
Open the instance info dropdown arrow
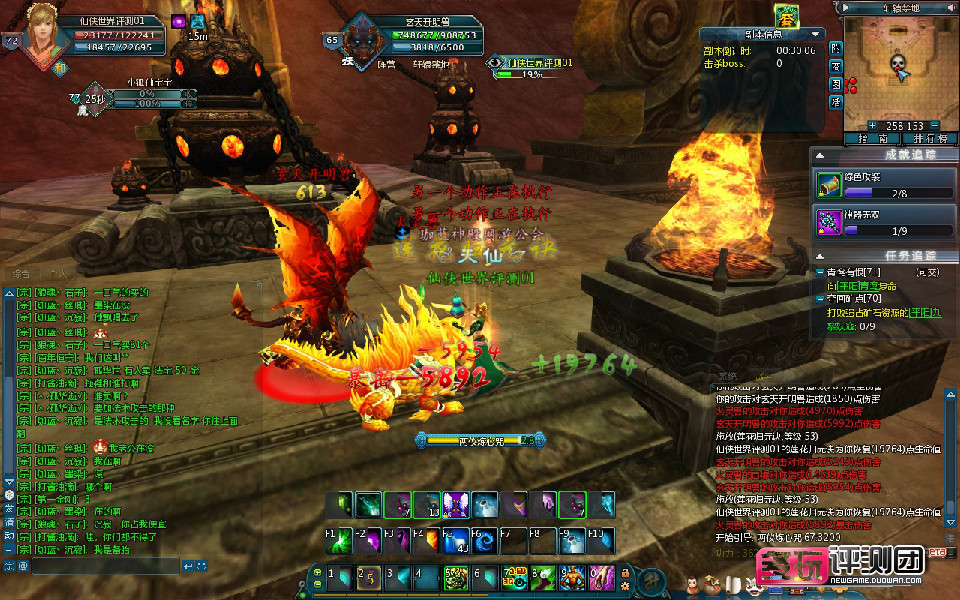[818, 34]
